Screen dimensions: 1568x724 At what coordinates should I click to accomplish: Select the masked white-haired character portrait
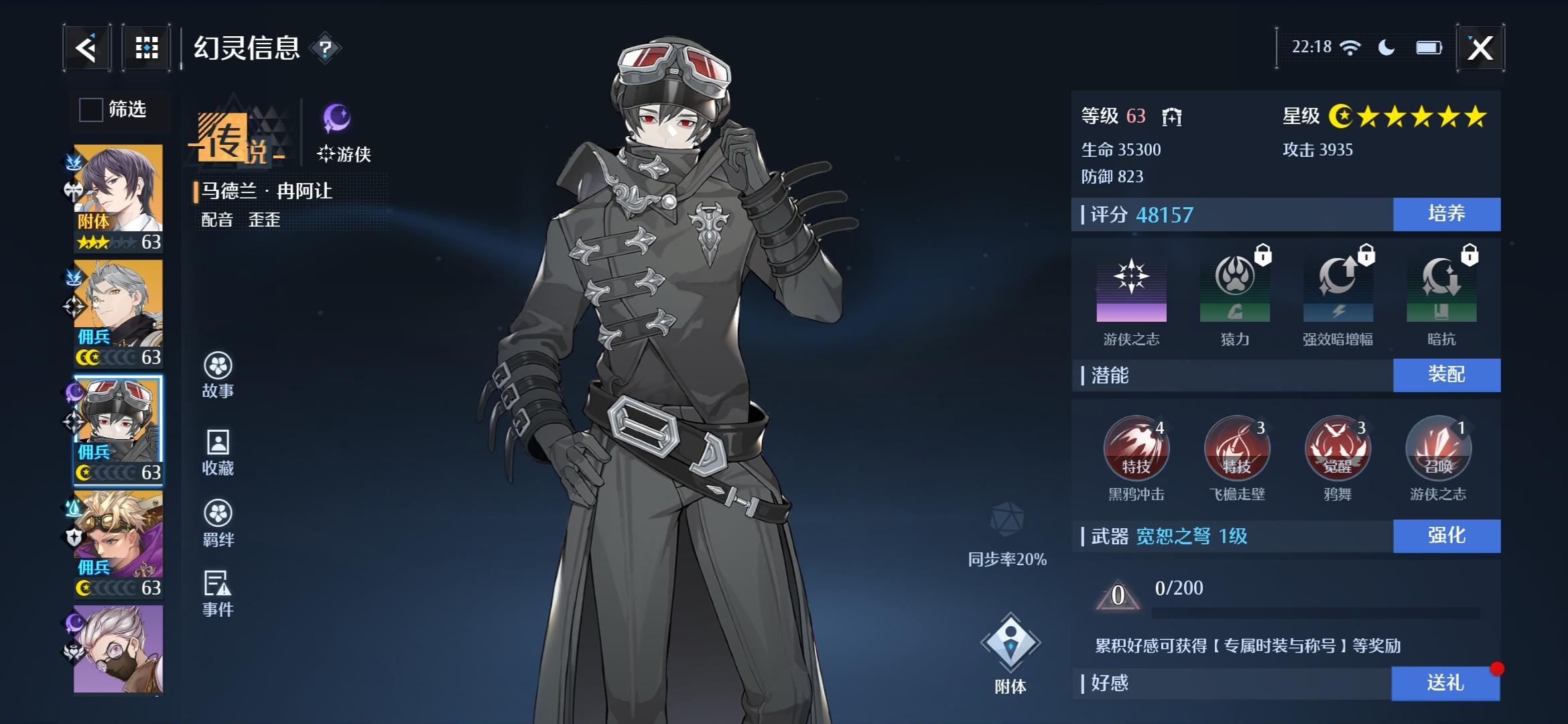(x=118, y=648)
